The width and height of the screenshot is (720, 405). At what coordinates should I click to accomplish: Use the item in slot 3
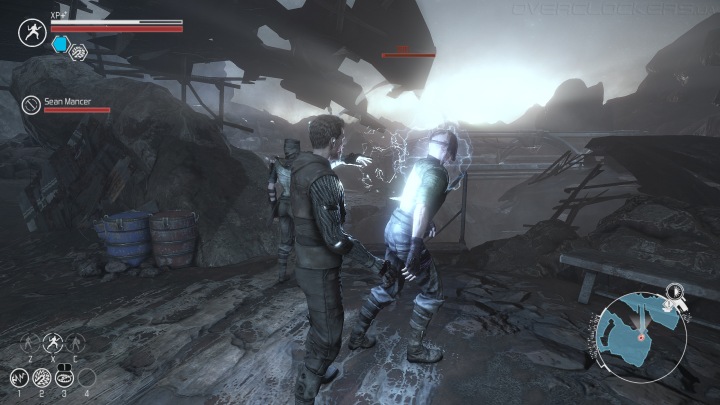pos(65,378)
